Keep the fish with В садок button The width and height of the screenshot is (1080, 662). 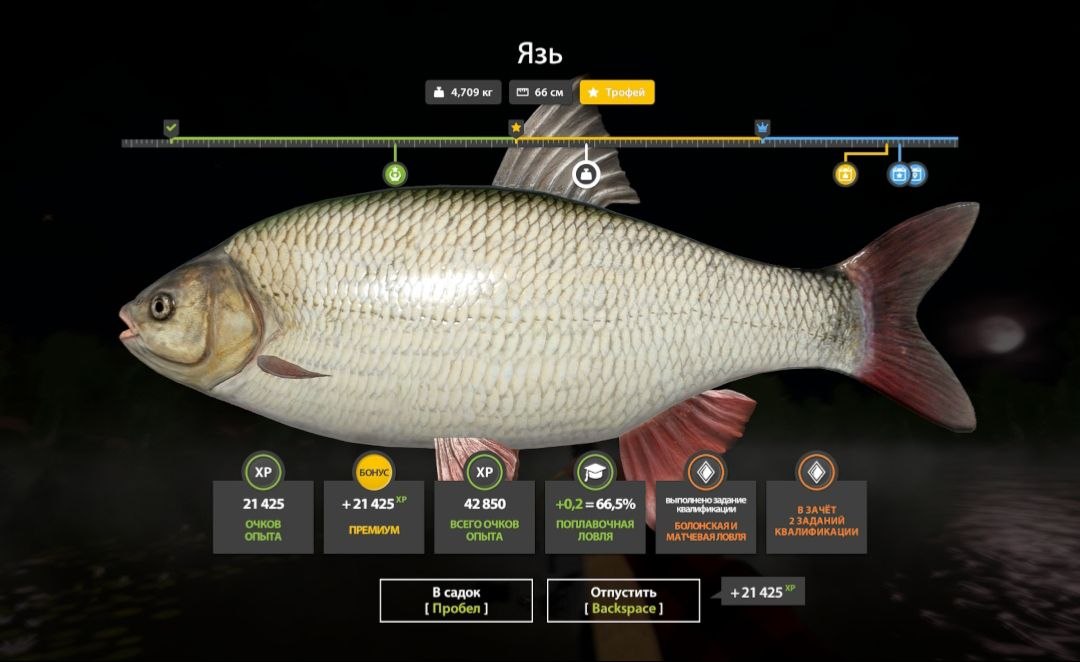point(456,600)
